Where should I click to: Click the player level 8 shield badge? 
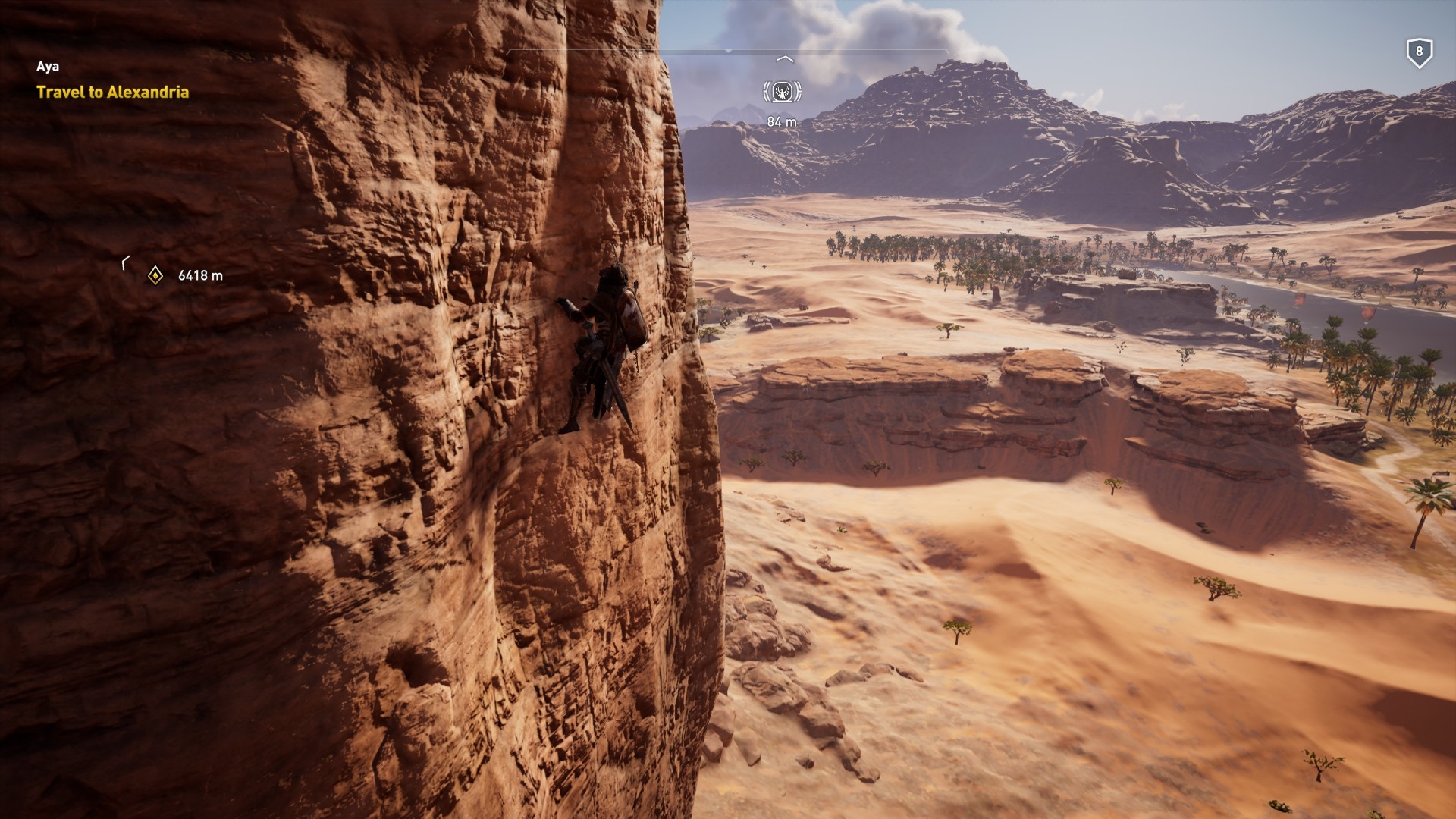point(1419,53)
